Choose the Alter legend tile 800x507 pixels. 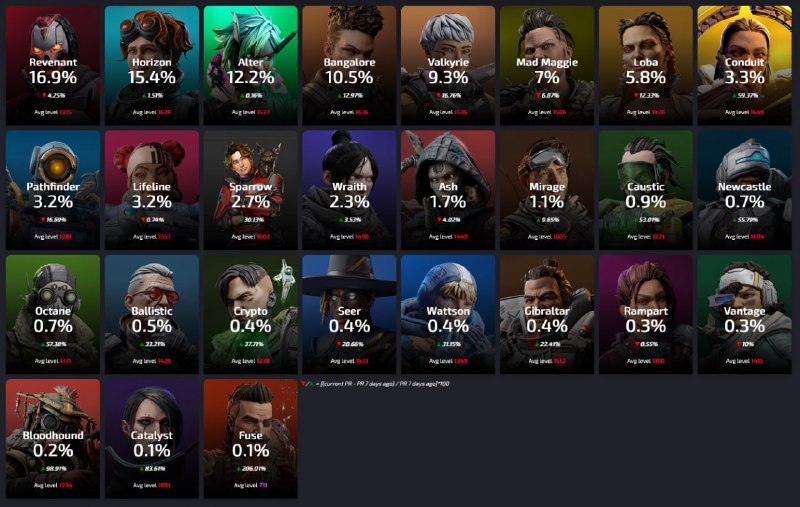[x=251, y=66]
